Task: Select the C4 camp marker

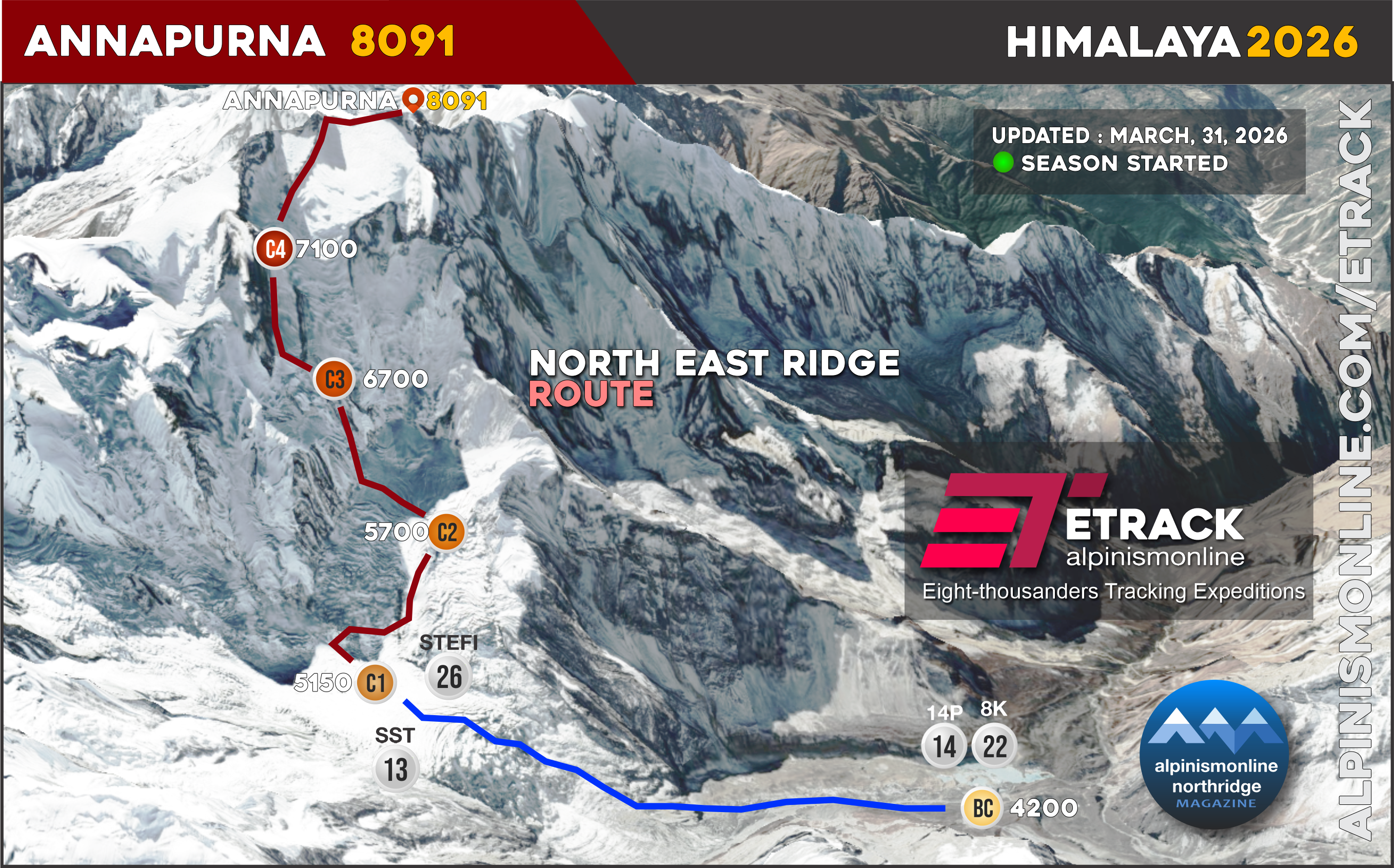Action: [x=274, y=249]
